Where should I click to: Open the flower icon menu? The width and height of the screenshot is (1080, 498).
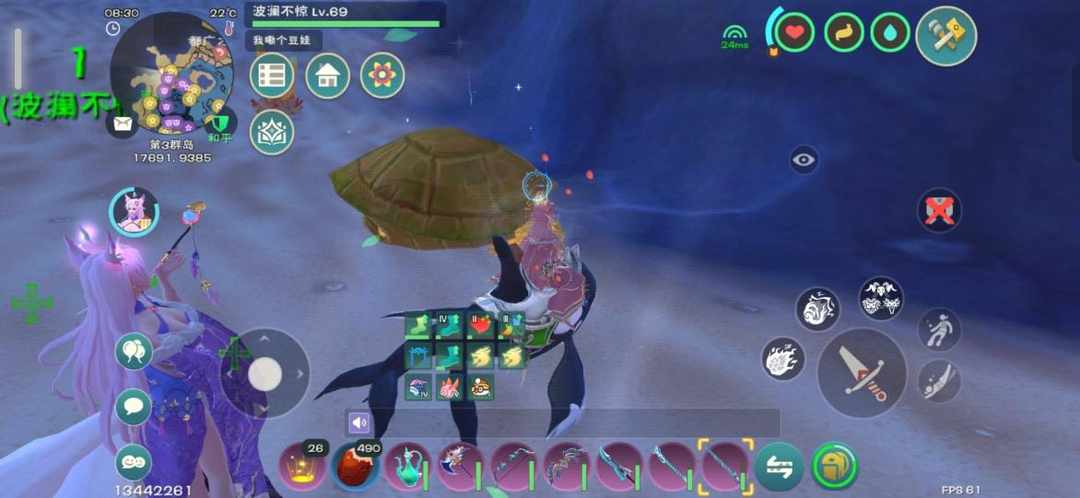382,75
